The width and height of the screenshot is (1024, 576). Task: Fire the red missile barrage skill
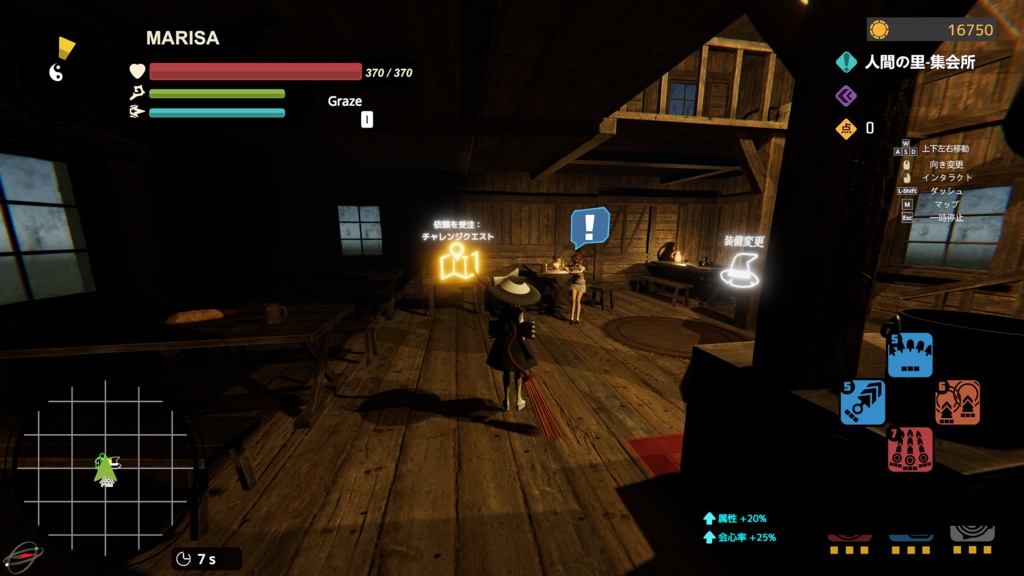click(x=910, y=449)
